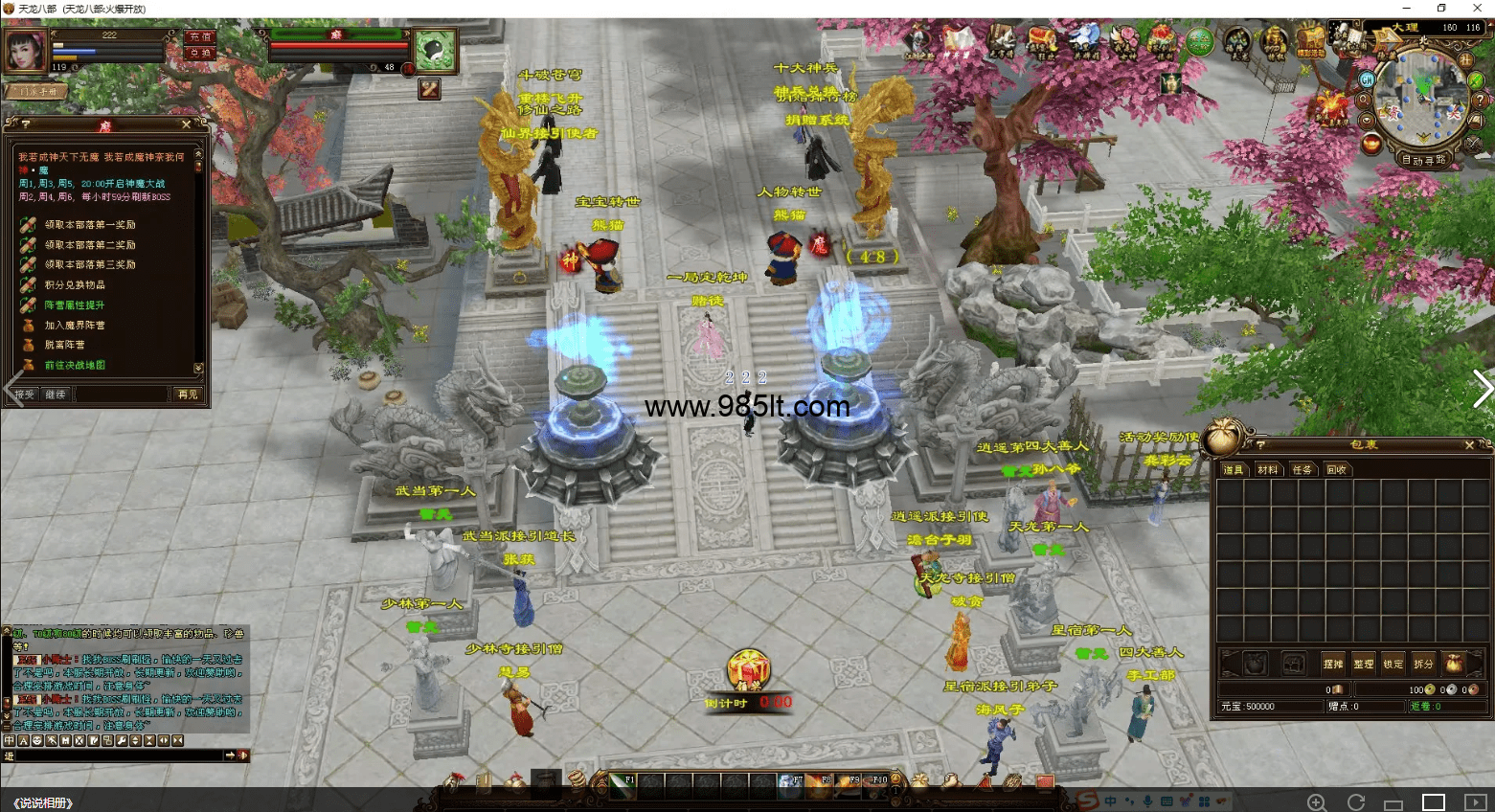Screen dimensions: 1495x812
Task: Click the 锁定 lock button
Action: 1393,664
